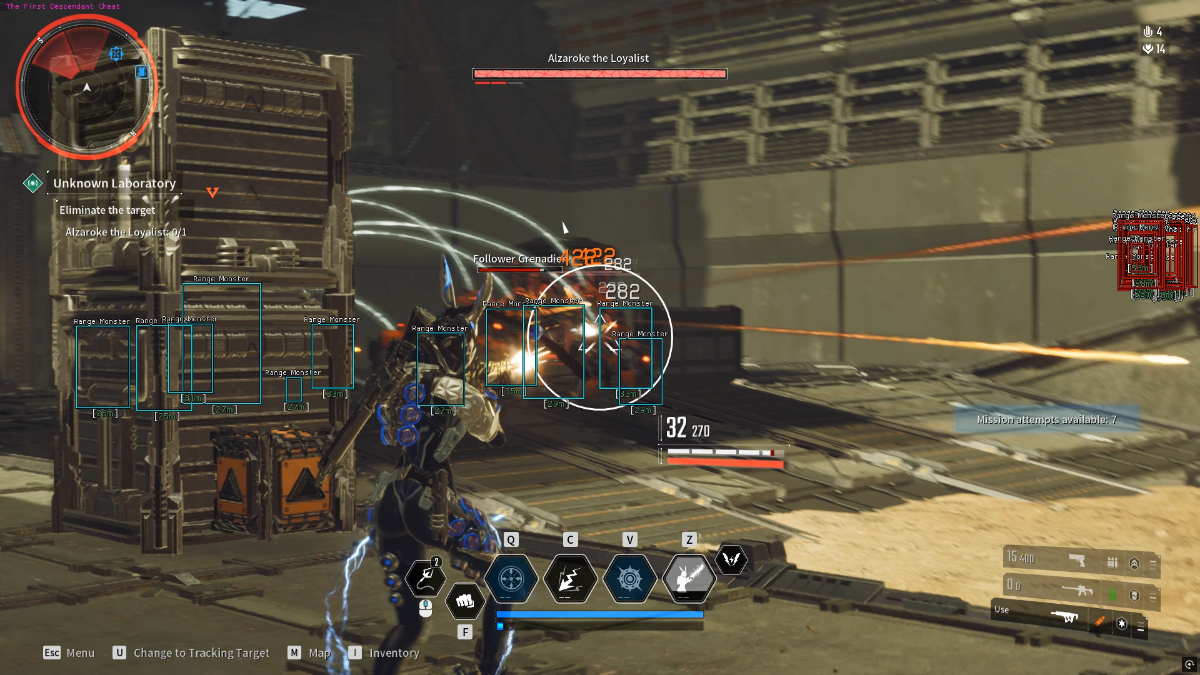The width and height of the screenshot is (1200, 675).
Task: Select the green mission diamond icon
Action: pyautogui.click(x=33, y=184)
